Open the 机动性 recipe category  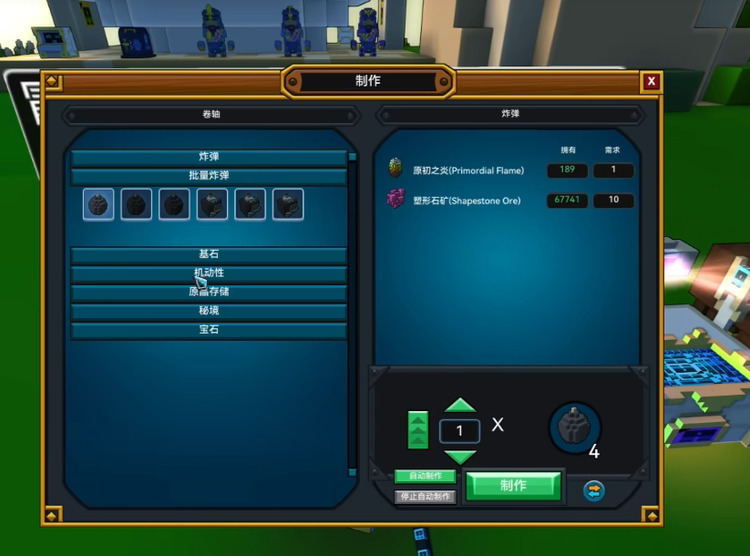click(x=208, y=273)
